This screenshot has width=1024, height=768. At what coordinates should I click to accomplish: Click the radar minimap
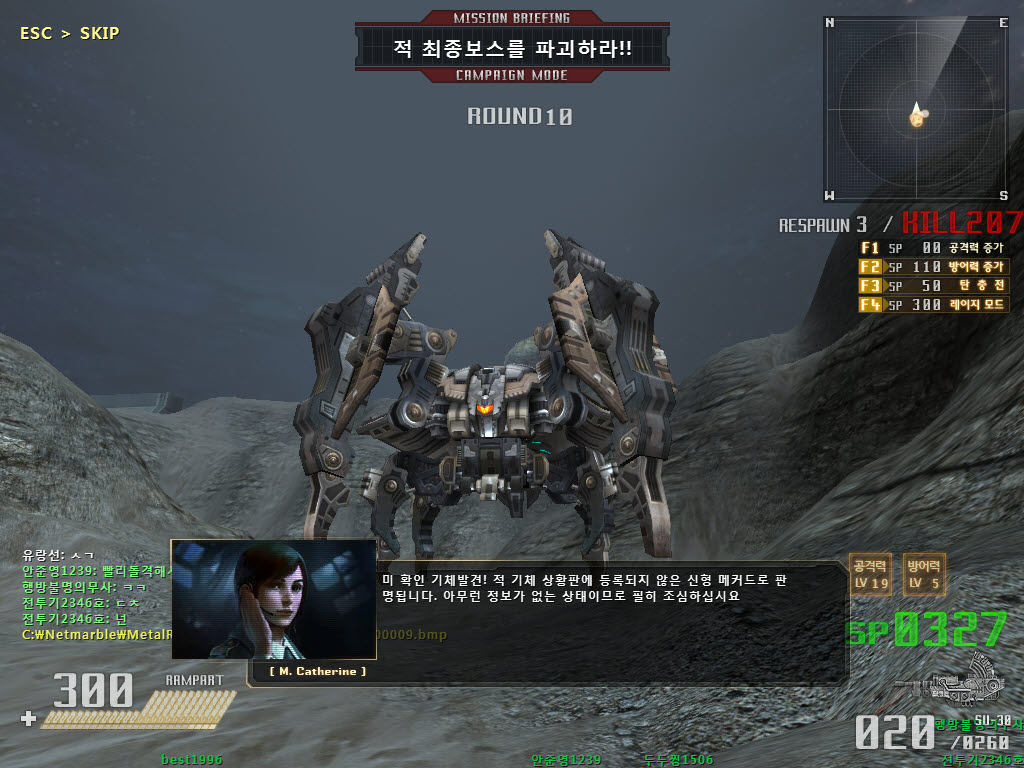pos(916,108)
